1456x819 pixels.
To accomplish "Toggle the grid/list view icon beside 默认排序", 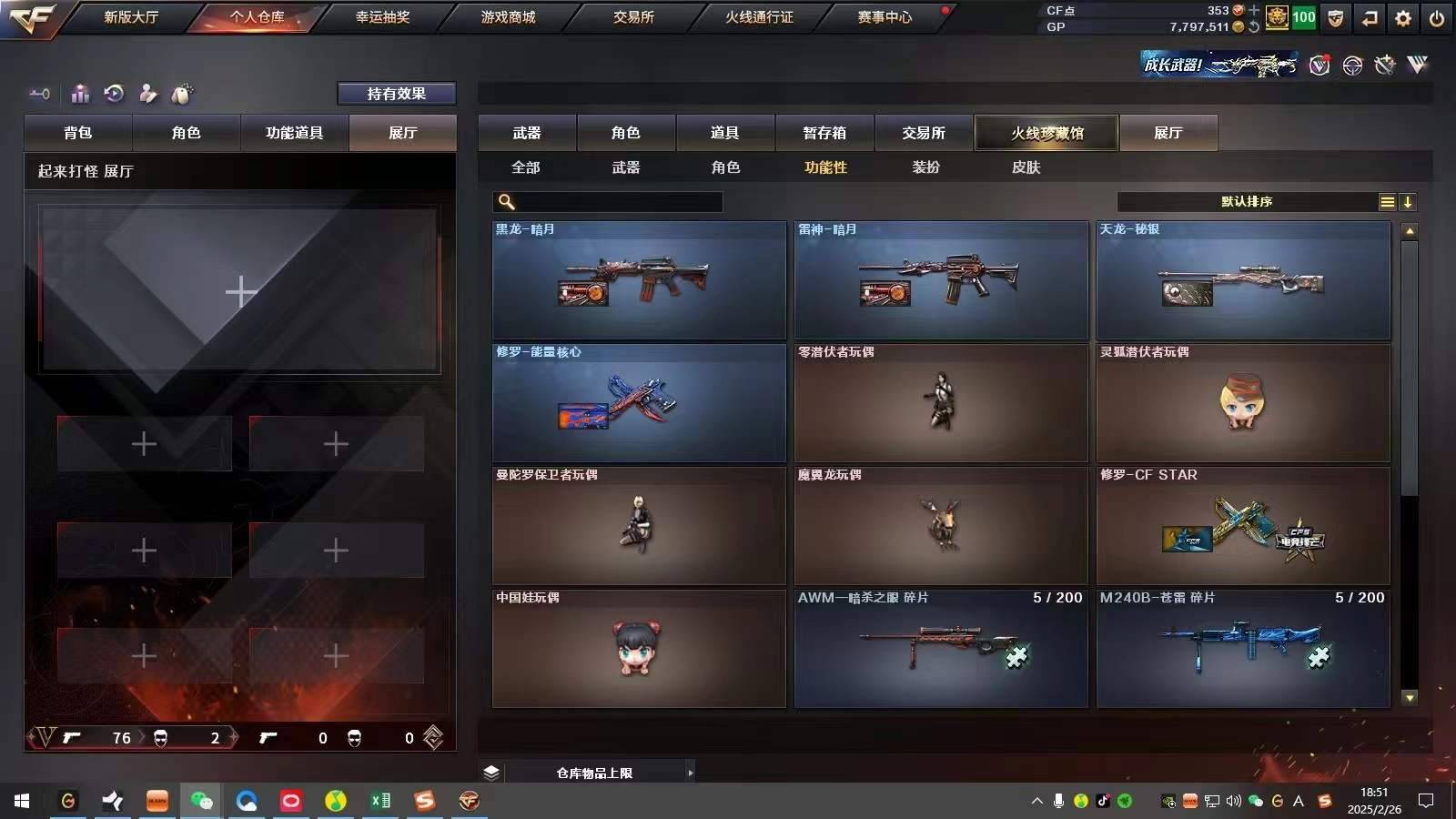I will (1387, 202).
